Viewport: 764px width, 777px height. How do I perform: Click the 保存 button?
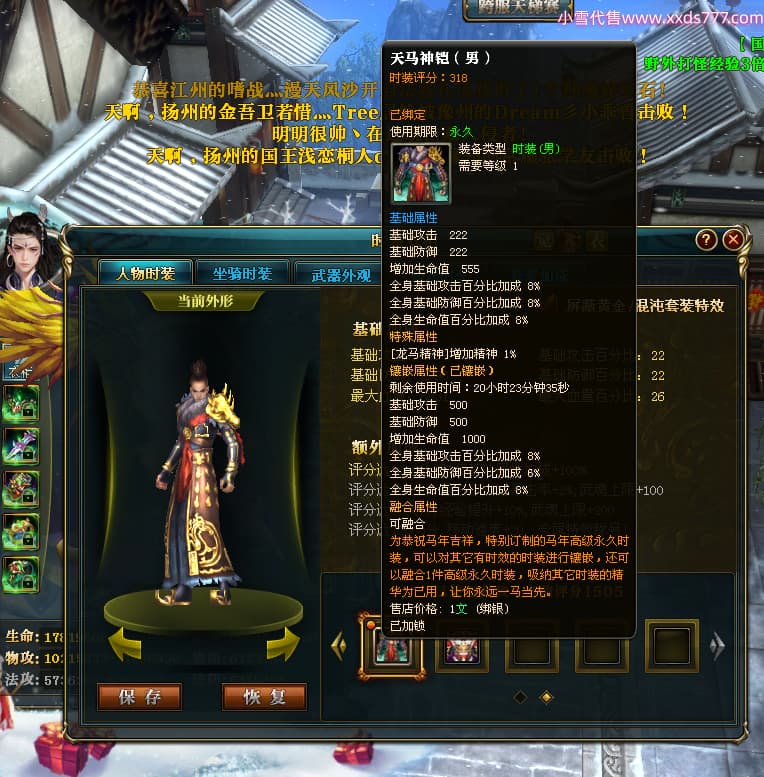[139, 697]
